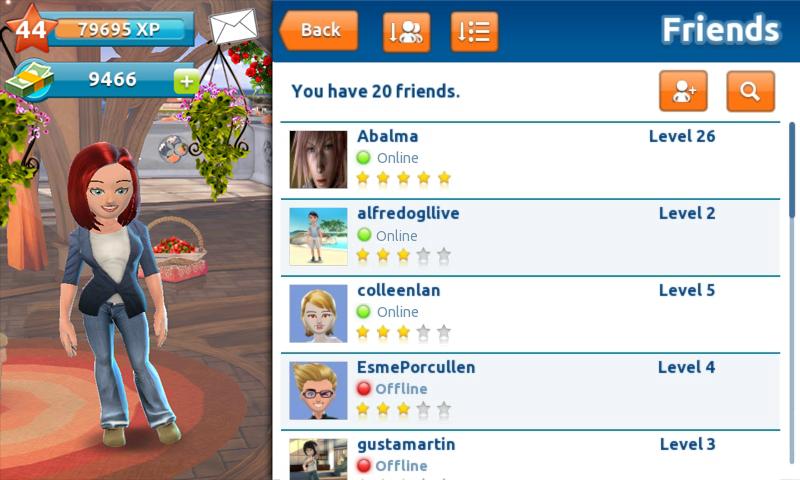
Task: Open the level 44 star badge
Action: click(x=28, y=28)
